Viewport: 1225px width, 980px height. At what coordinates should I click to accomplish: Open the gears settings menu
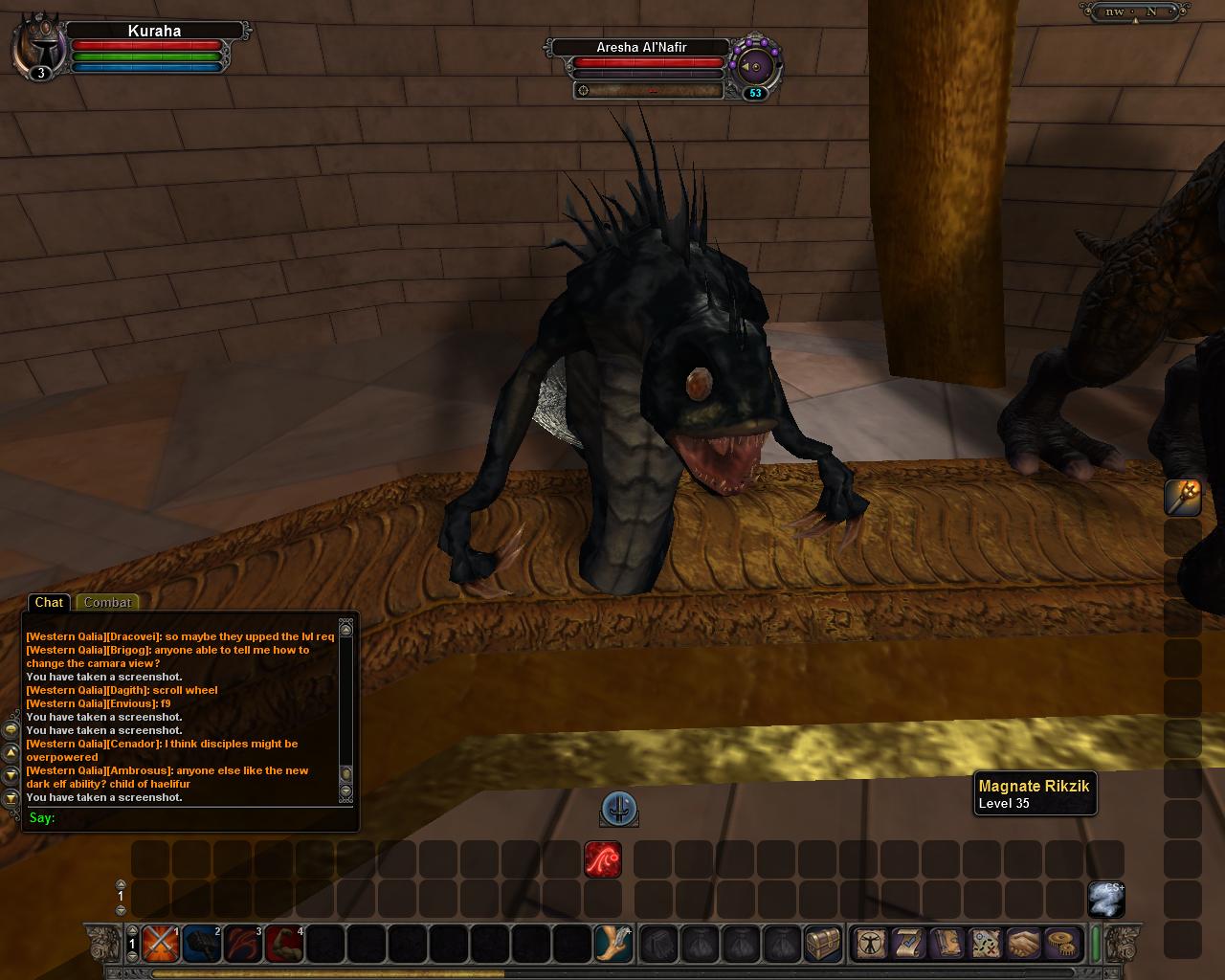(x=1060, y=944)
